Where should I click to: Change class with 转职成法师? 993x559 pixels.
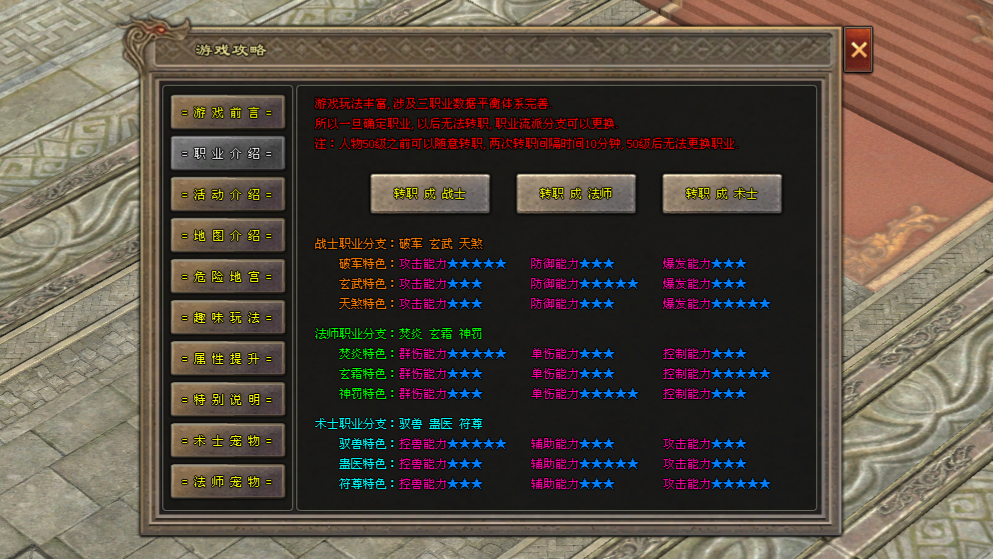[576, 193]
